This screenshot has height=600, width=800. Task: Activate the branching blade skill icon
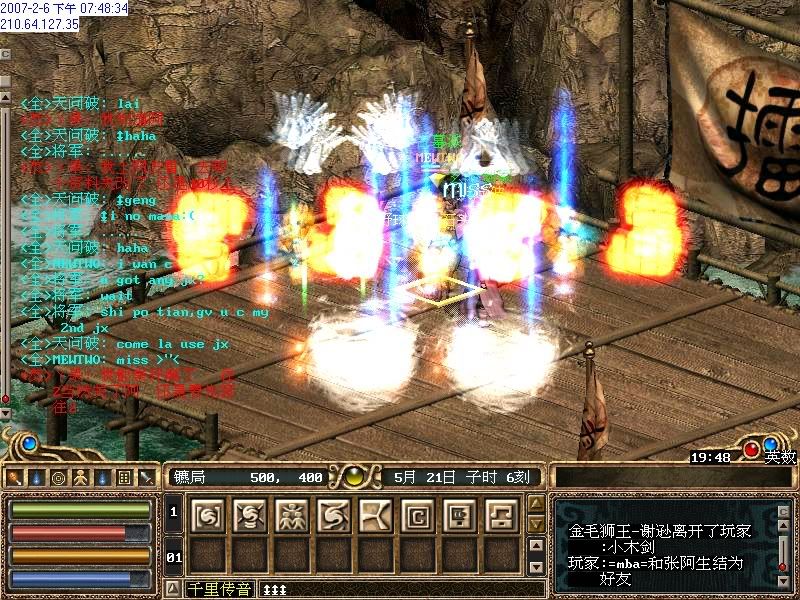[x=376, y=515]
